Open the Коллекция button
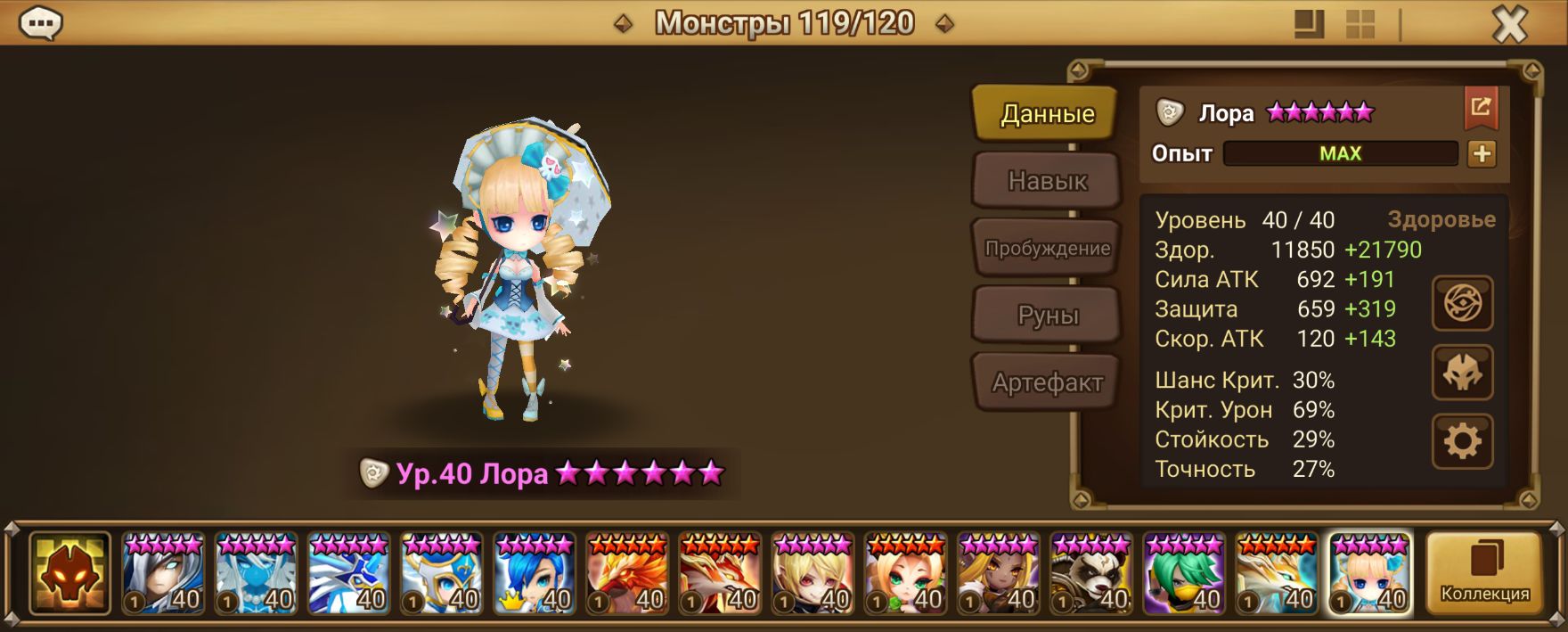Screen dimensions: 1568x632 [1484, 573]
